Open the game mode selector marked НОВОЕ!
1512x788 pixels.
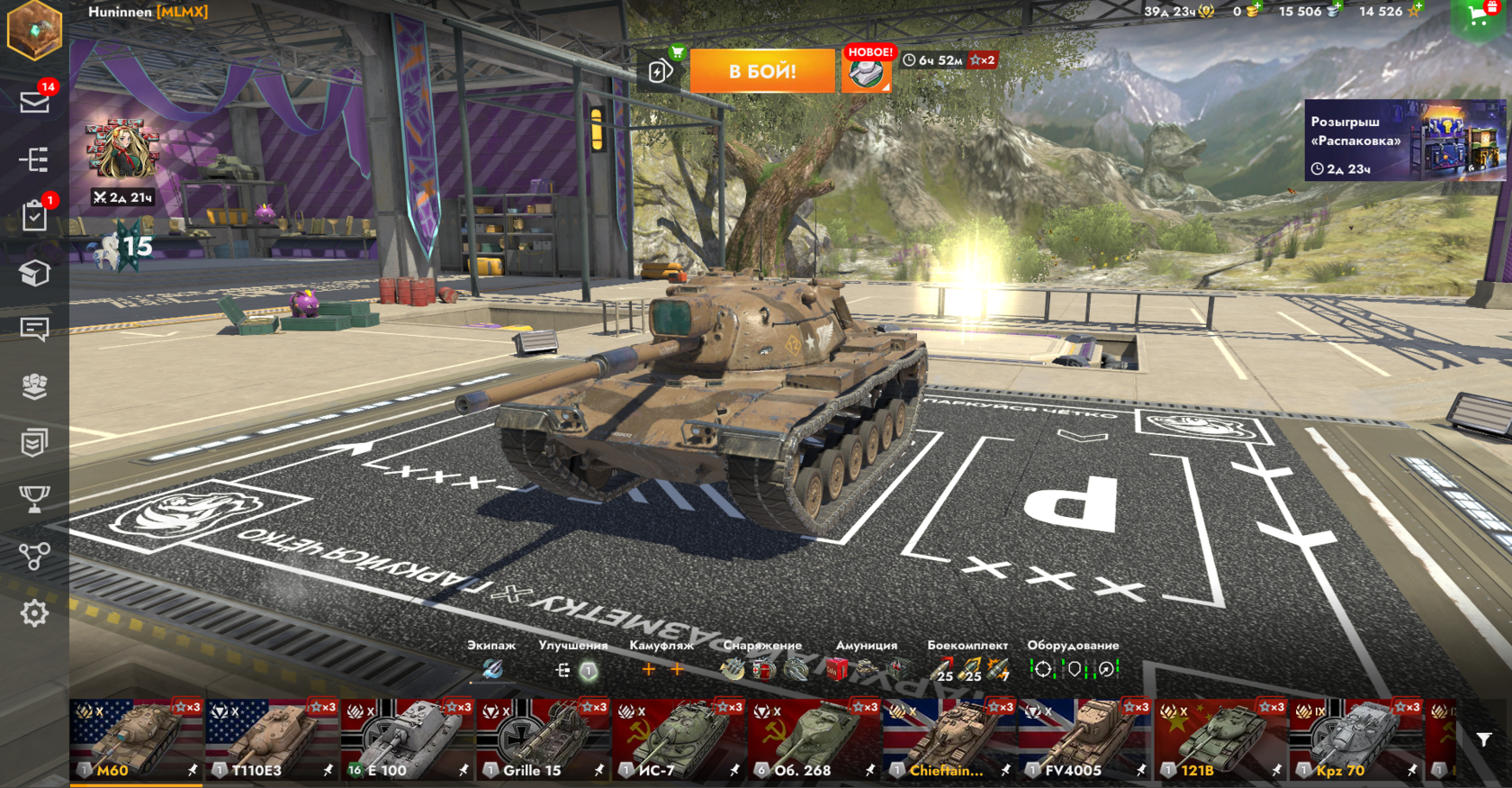pos(867,71)
